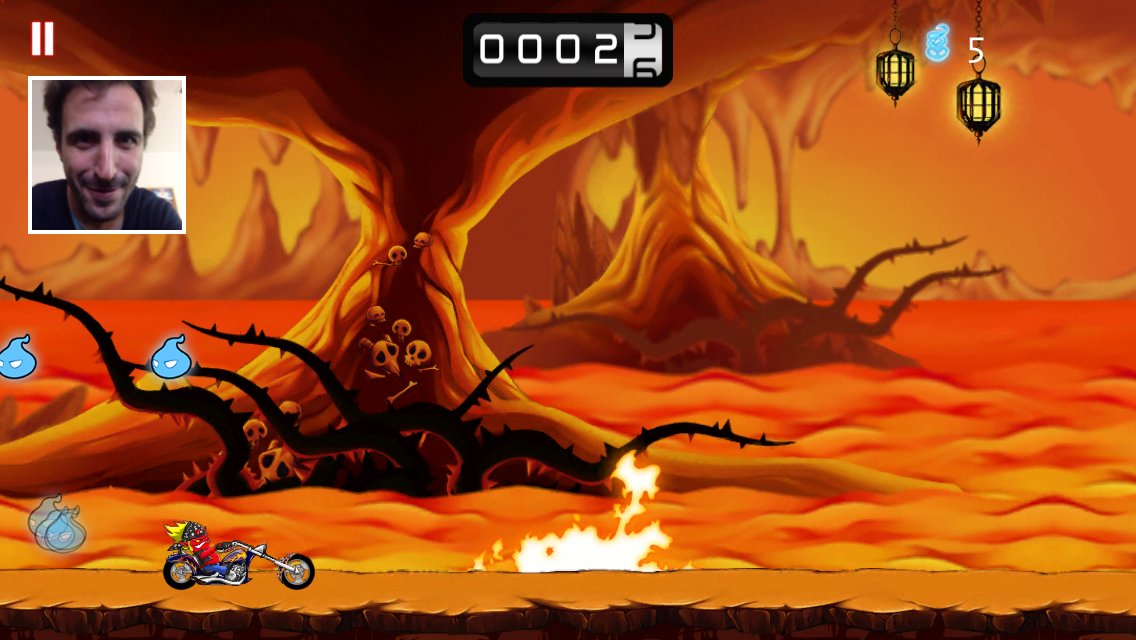Image resolution: width=1136 pixels, height=640 pixels.
Task: Pause the game with the pause button
Action: coord(42,38)
